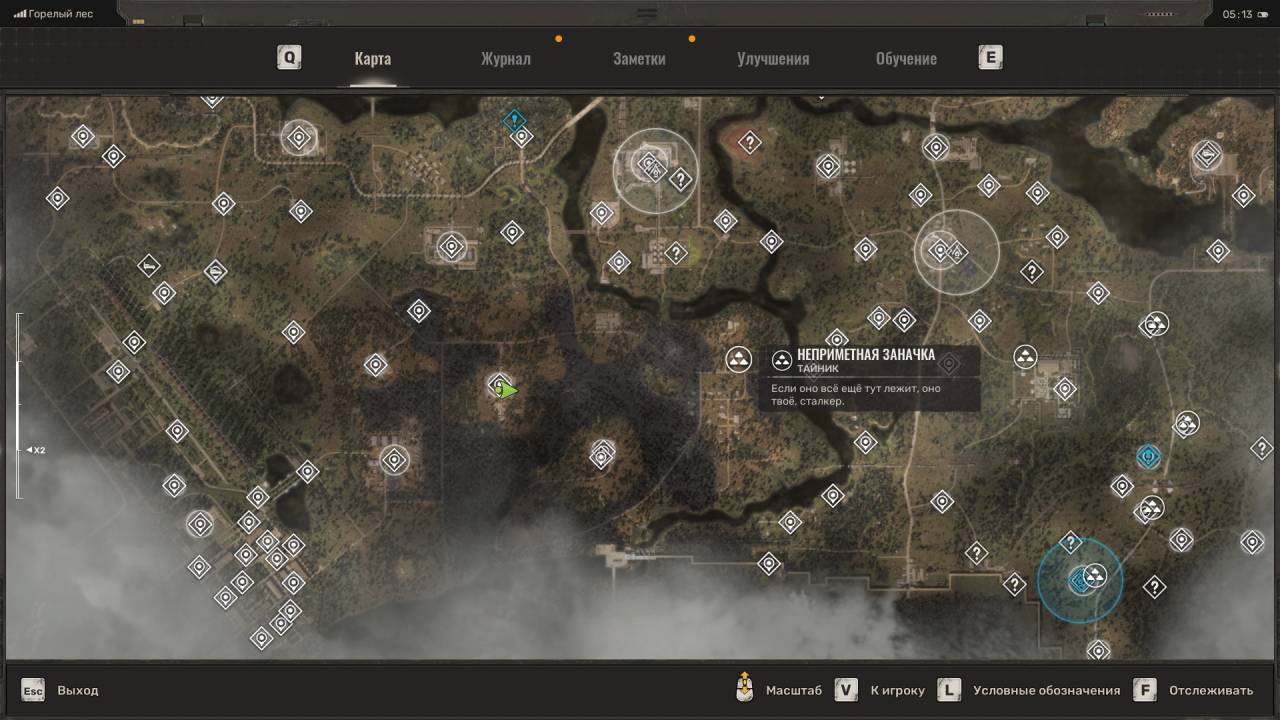Click the green player arrow marker
1280x720 pixels.
point(508,390)
